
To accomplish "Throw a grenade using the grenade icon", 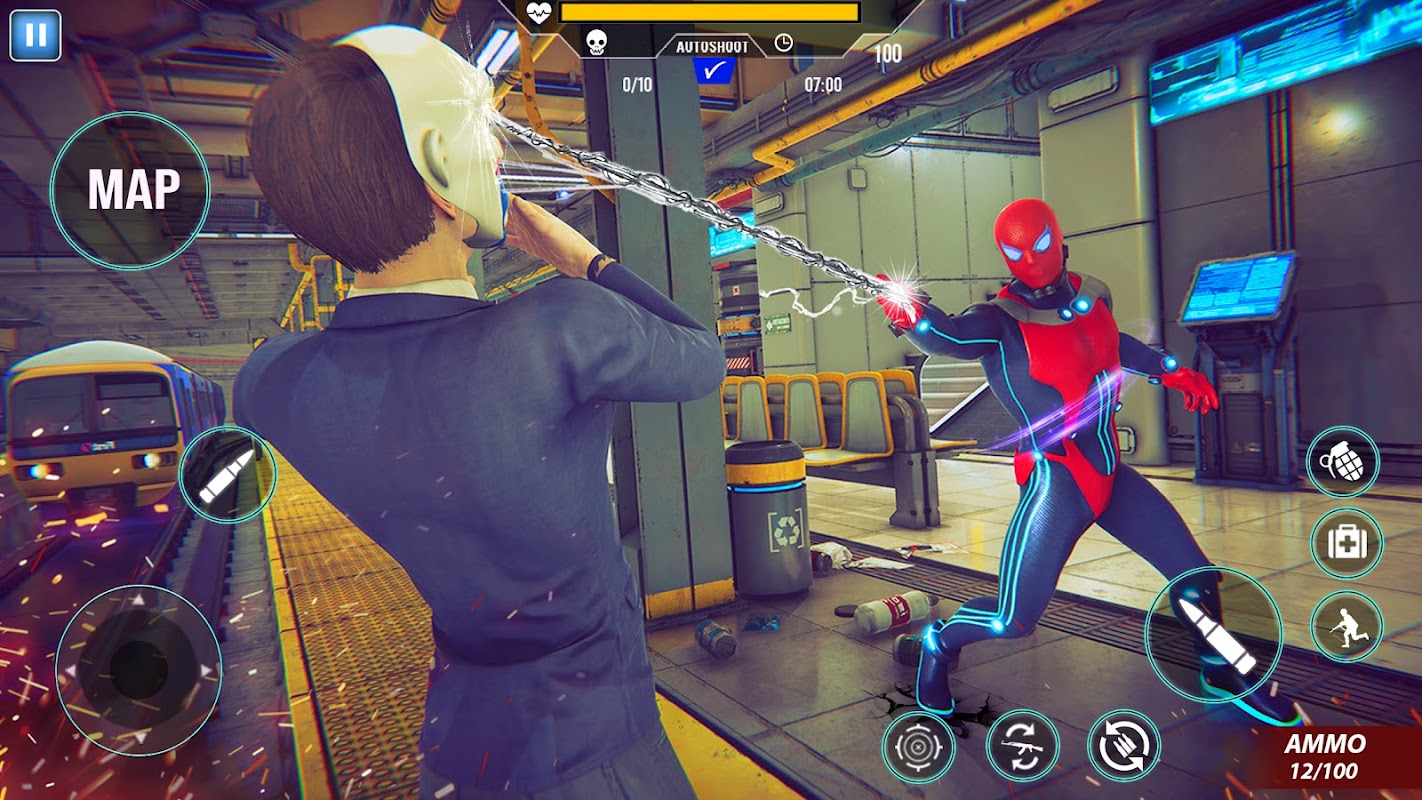I will pyautogui.click(x=1343, y=461).
